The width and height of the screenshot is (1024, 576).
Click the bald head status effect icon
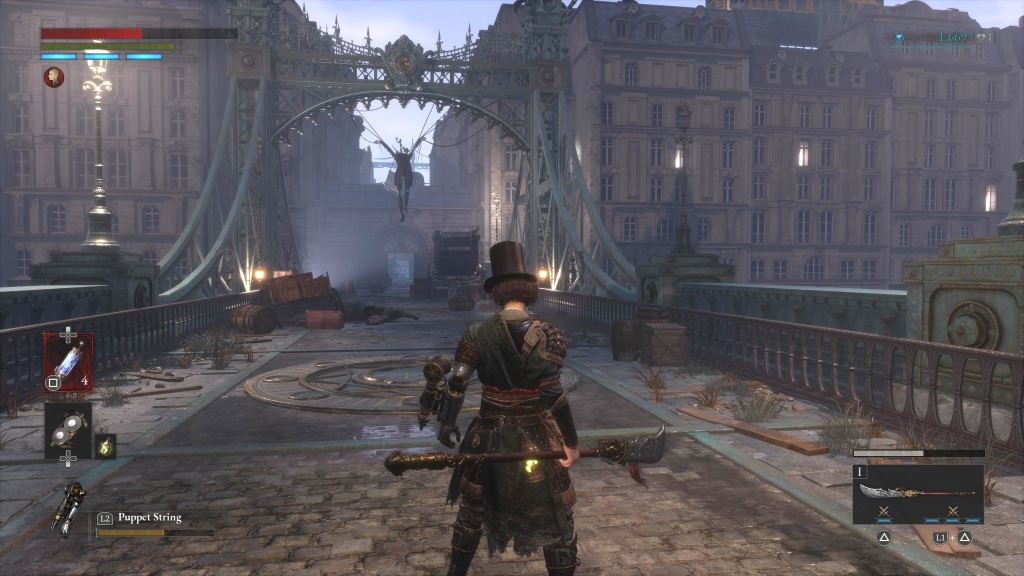[x=54, y=77]
